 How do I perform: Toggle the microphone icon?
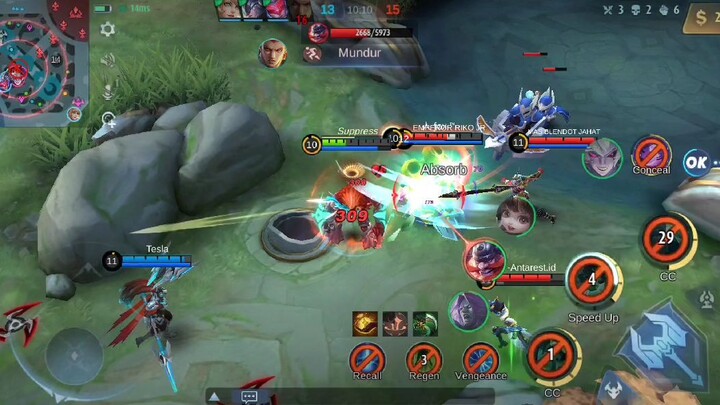[107, 92]
